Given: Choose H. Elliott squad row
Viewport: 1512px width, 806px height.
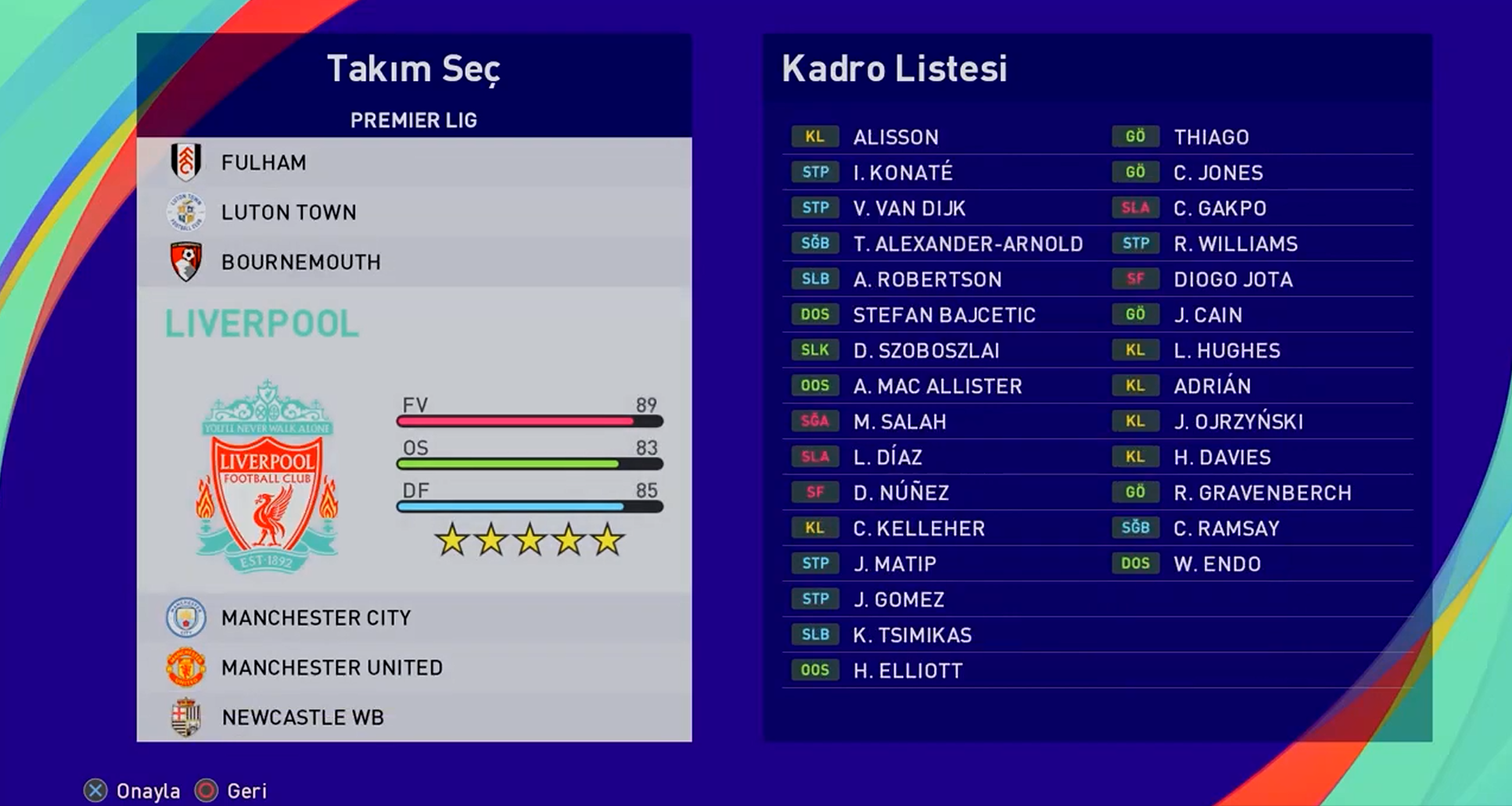Looking at the screenshot, I should click(x=907, y=671).
